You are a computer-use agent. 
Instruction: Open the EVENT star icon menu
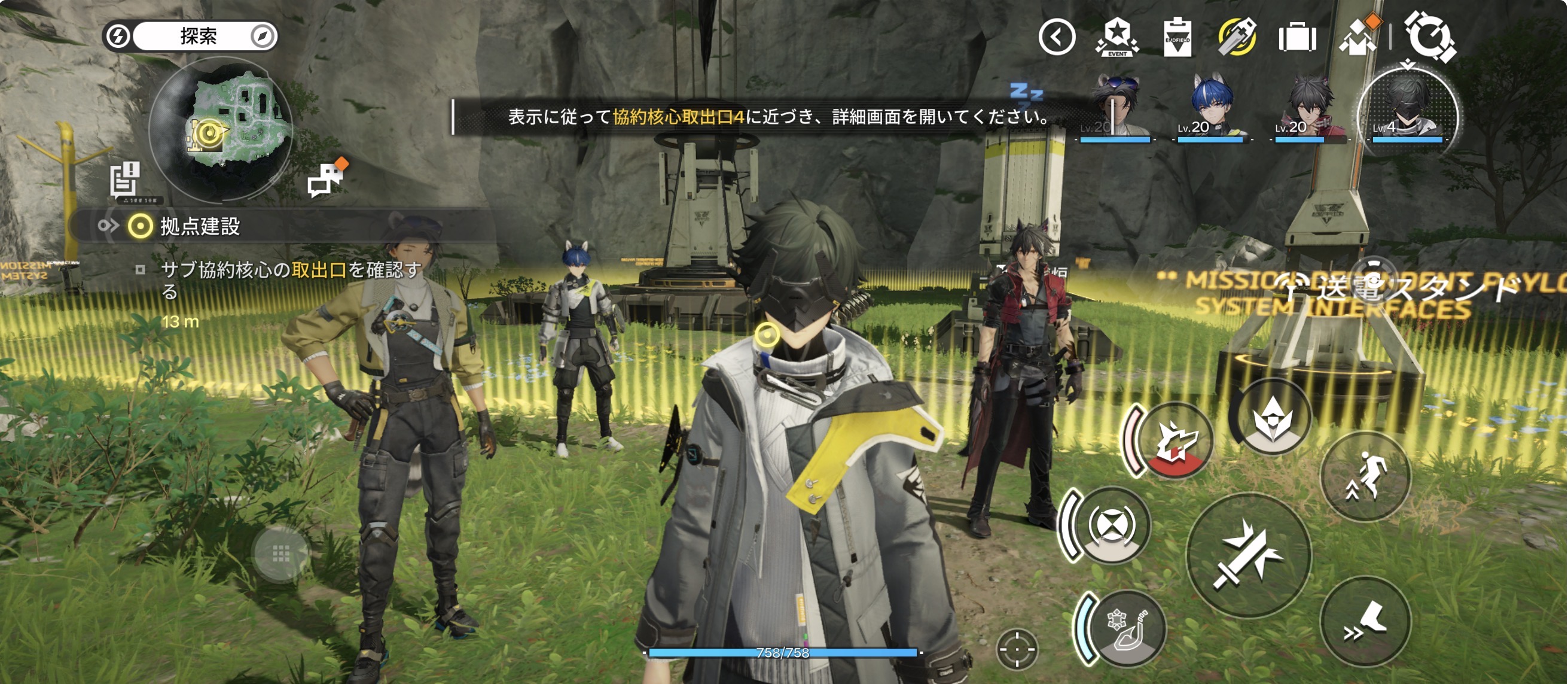point(1117,37)
